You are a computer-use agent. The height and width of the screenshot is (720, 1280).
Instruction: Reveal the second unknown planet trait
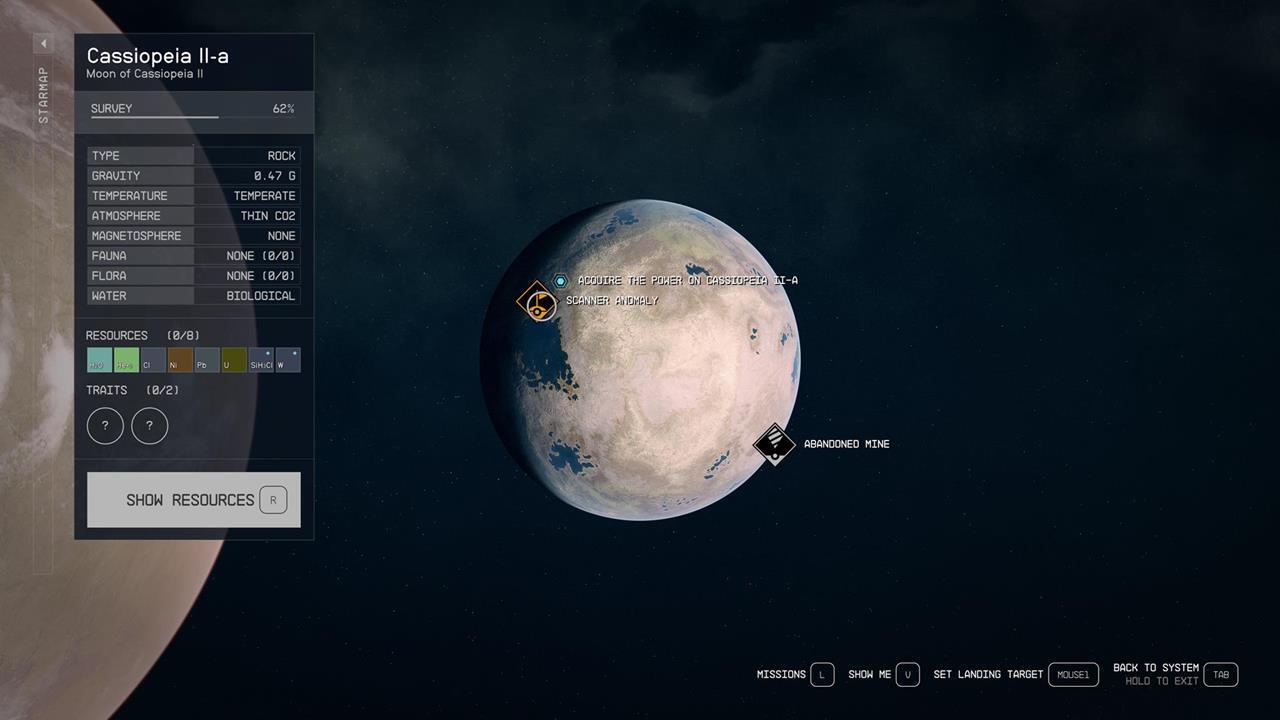(x=149, y=425)
